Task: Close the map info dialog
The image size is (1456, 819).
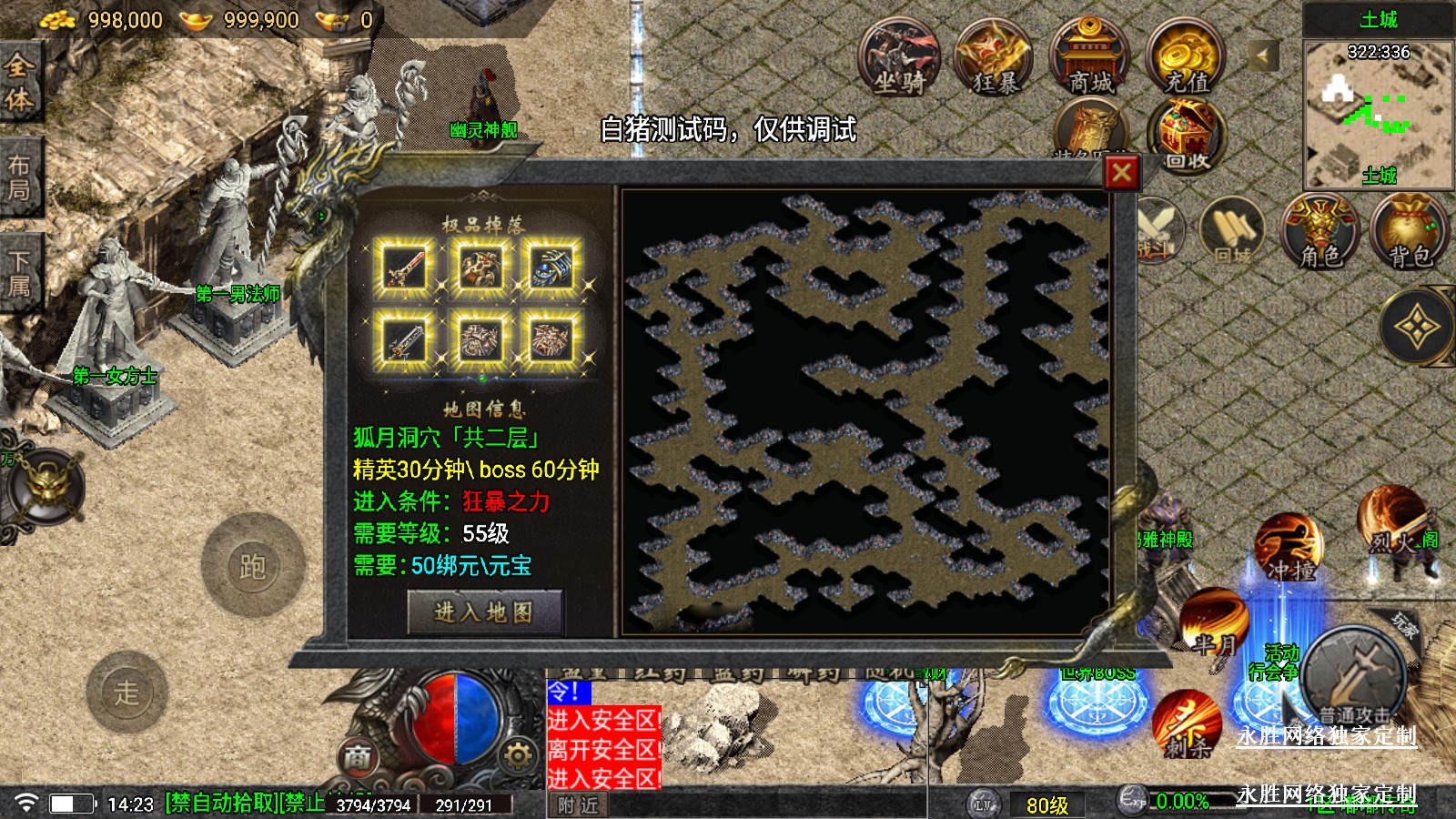Action: (1121, 172)
